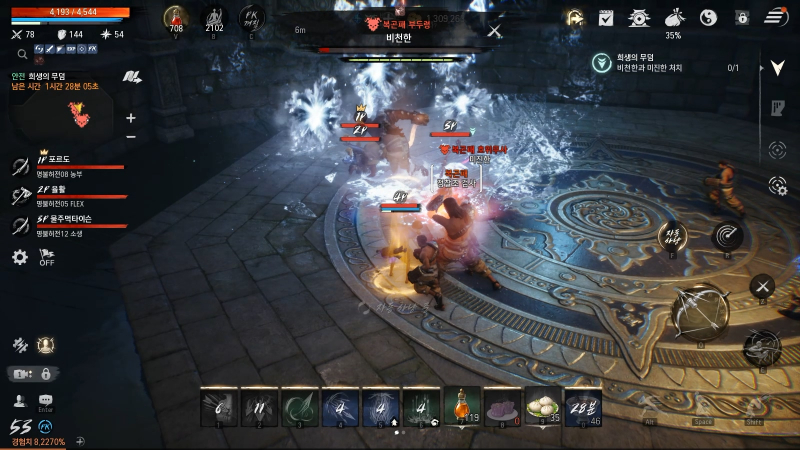Zoom out the minimap with minus button
The width and height of the screenshot is (800, 450).
click(131, 136)
